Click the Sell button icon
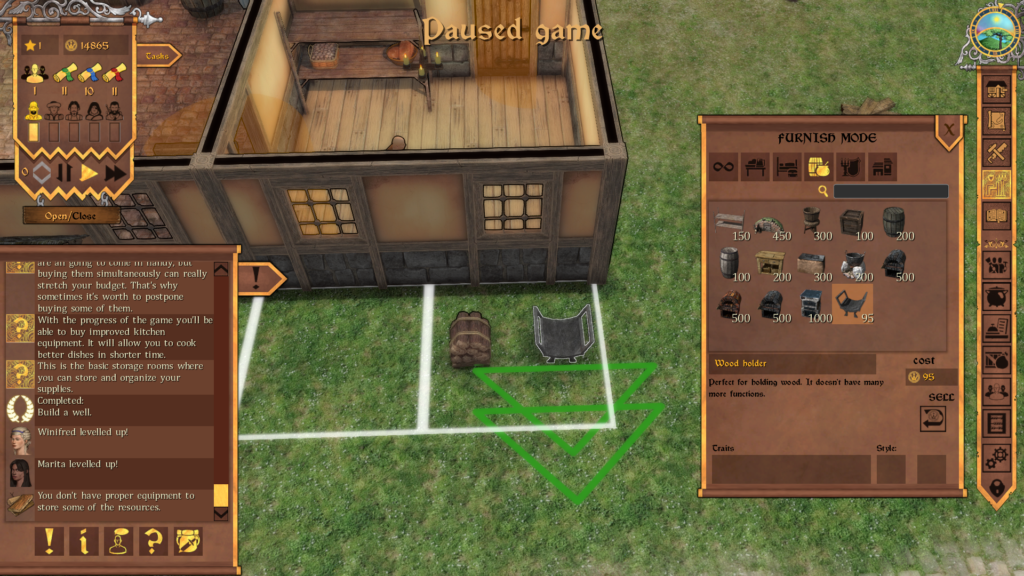 pos(933,420)
